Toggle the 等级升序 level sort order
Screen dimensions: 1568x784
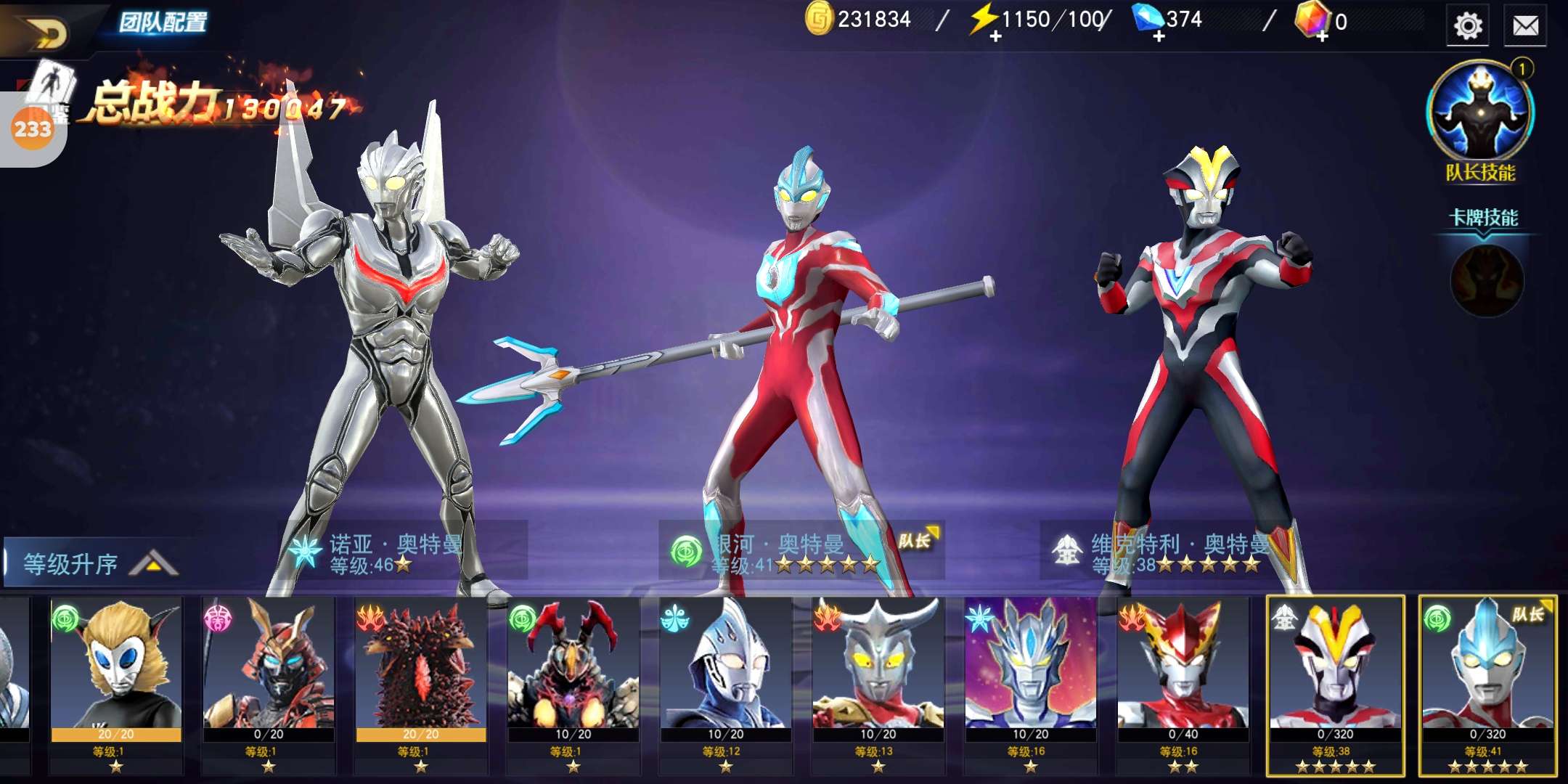coord(91,563)
